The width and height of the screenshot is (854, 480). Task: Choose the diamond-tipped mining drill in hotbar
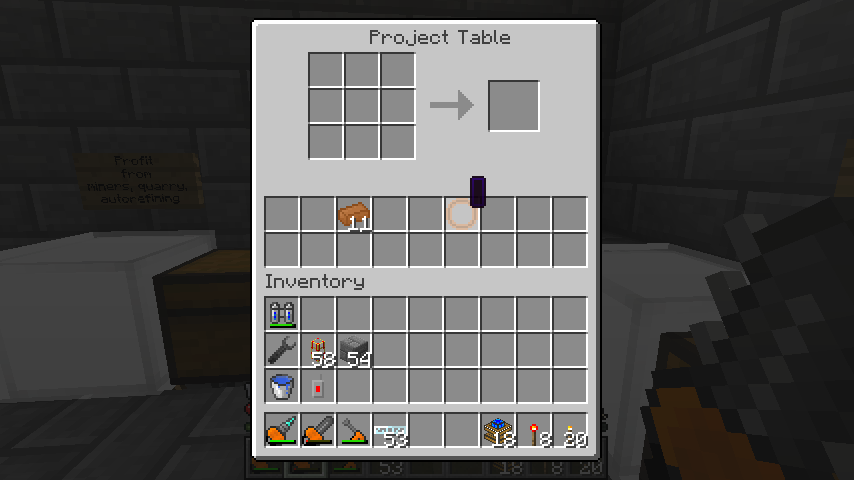282,431
